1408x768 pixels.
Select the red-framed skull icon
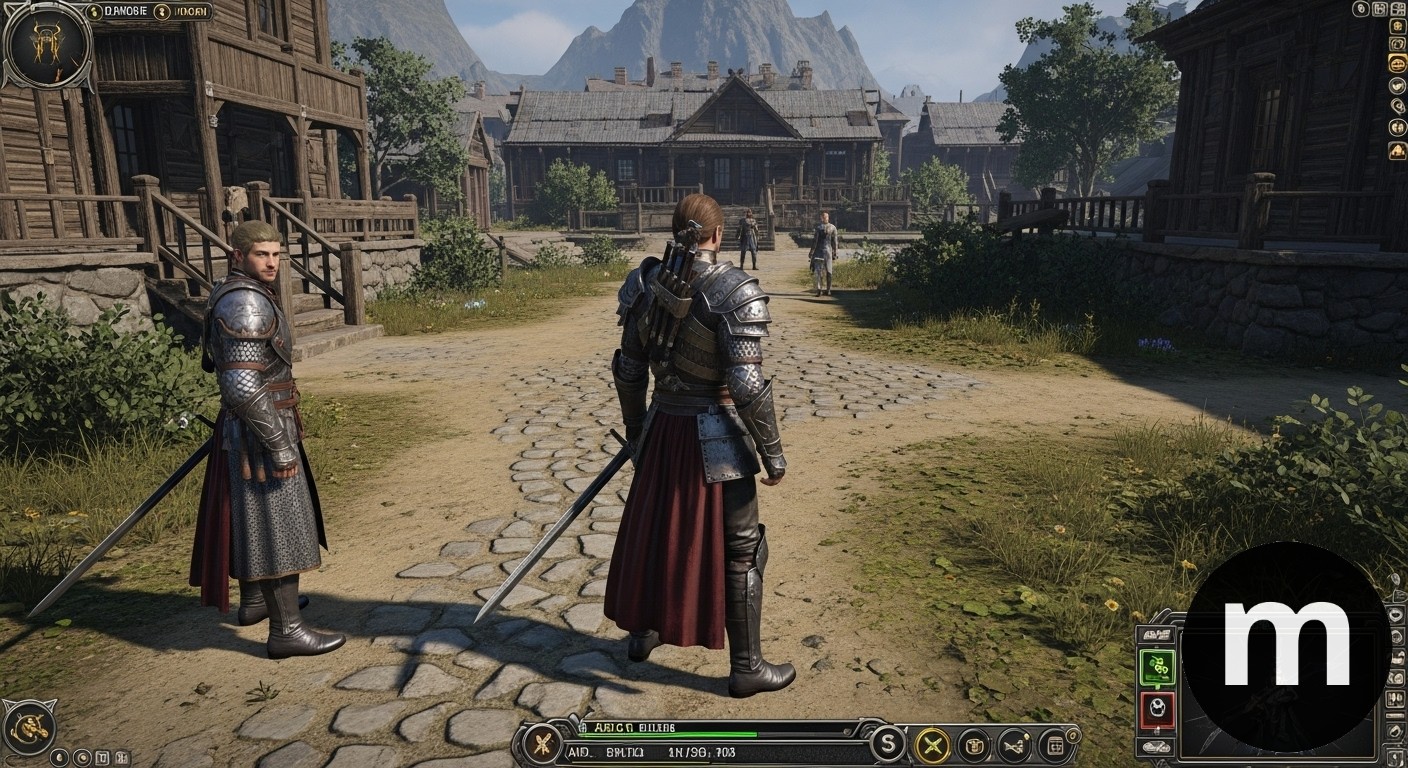[1157, 710]
